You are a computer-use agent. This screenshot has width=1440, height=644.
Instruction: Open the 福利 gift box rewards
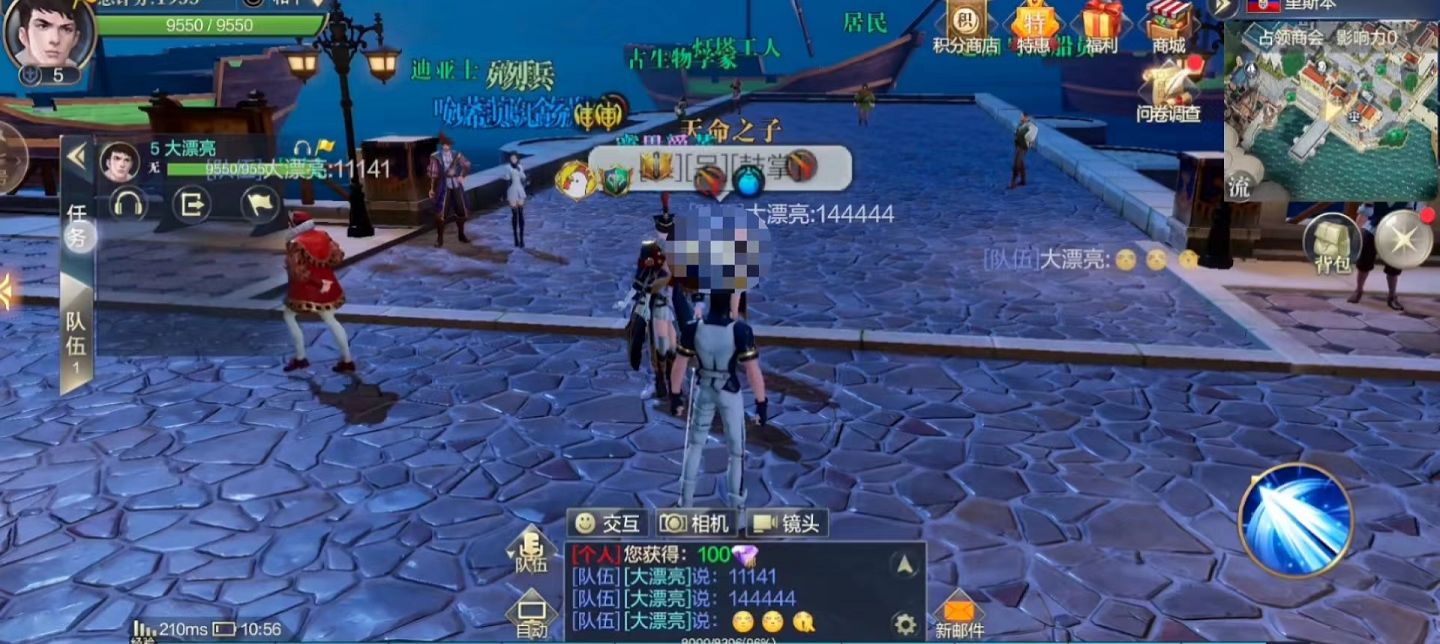click(1102, 26)
